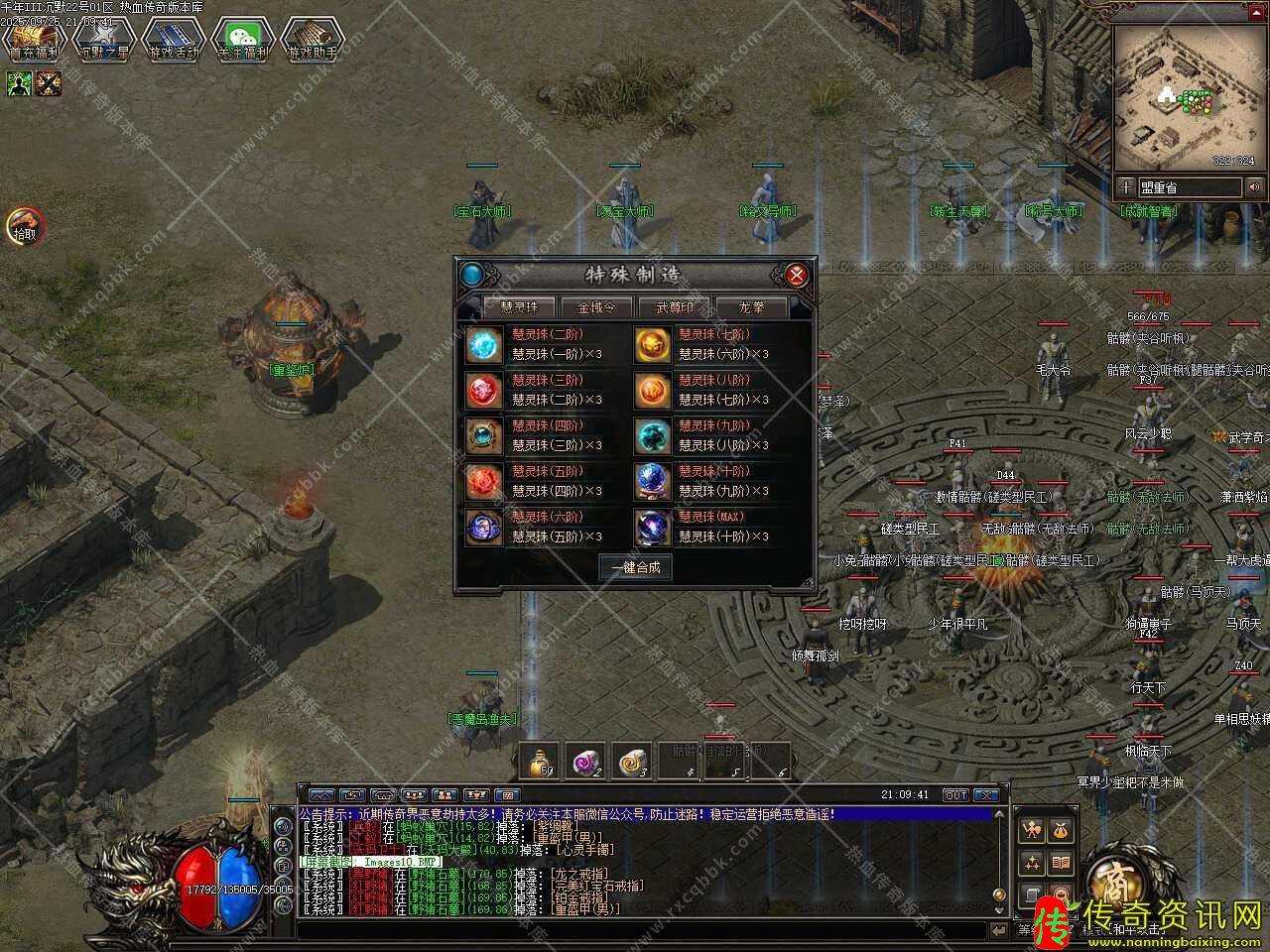Click the 一键合成 combine button
The height and width of the screenshot is (952, 1270).
point(635,566)
